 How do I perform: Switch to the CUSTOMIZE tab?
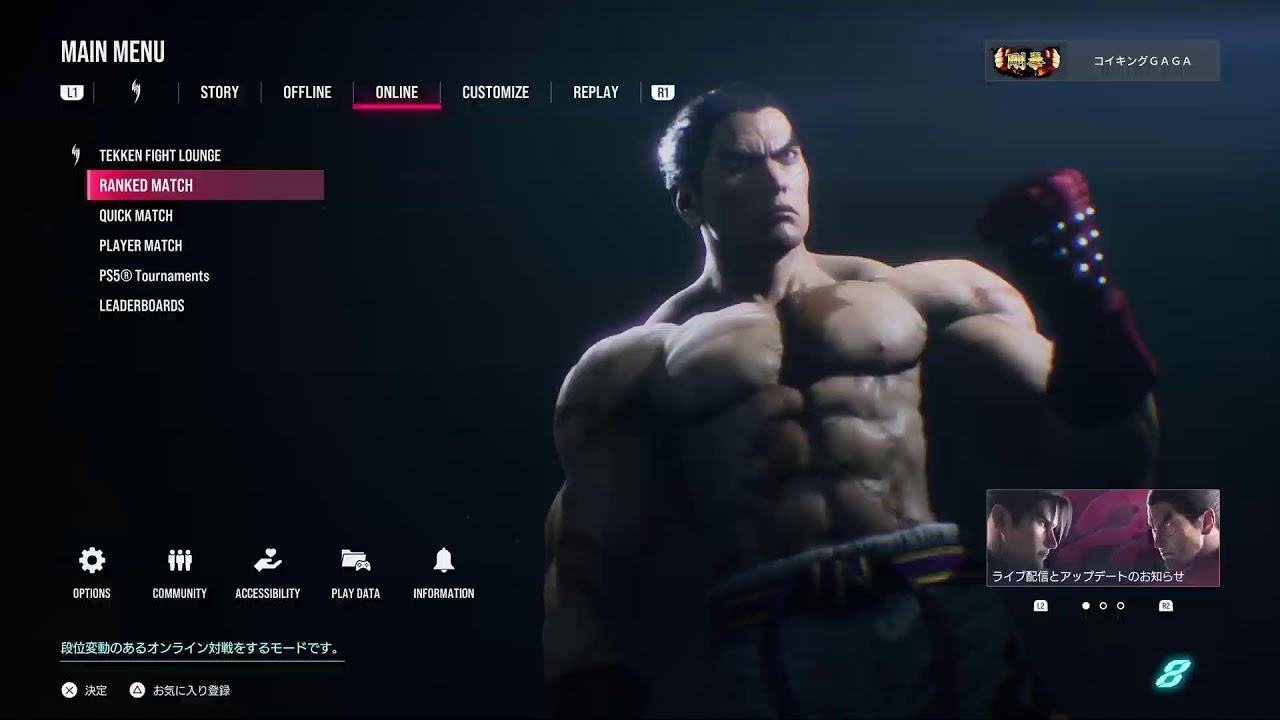coord(495,92)
